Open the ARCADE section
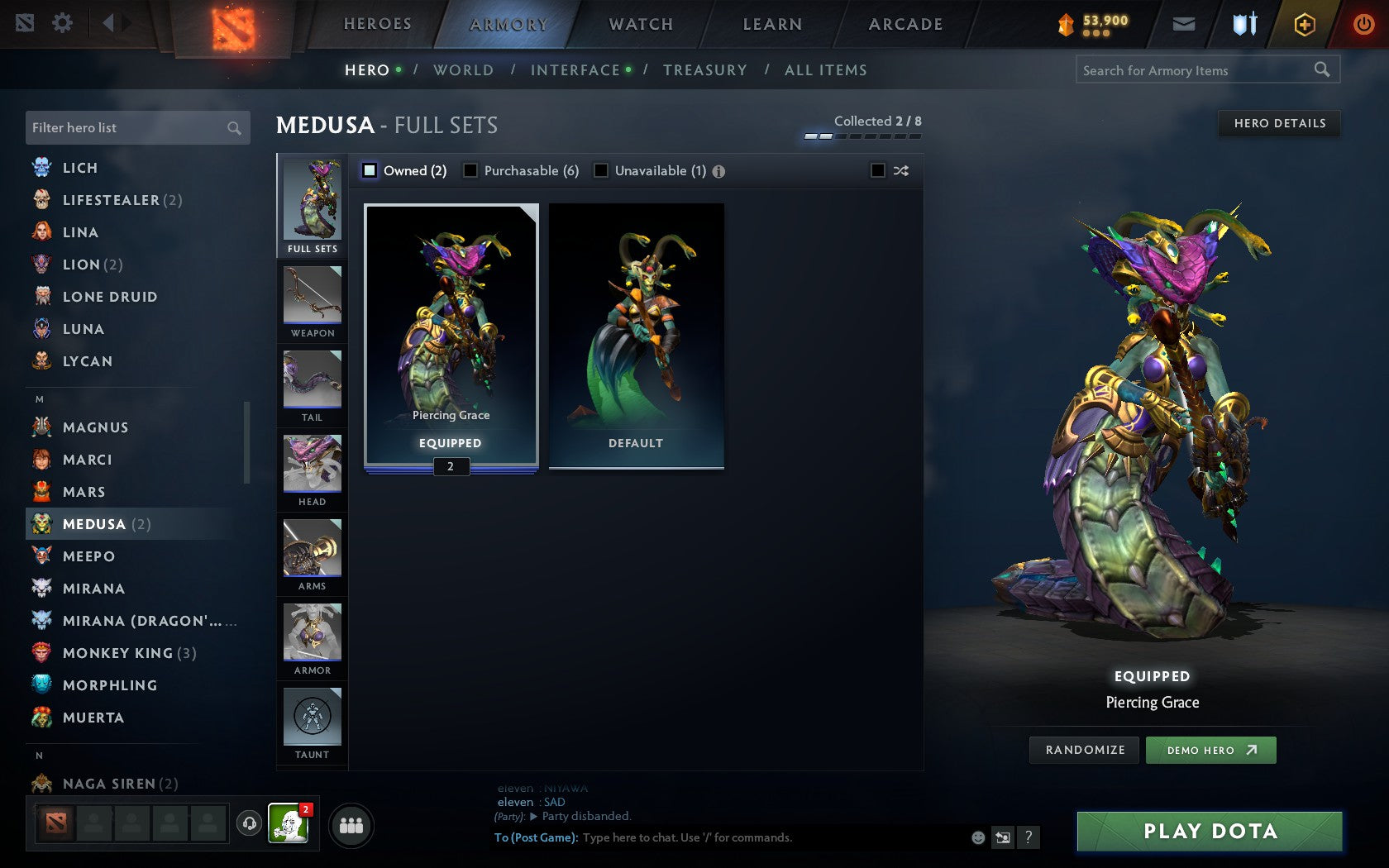The width and height of the screenshot is (1389, 868). click(903, 24)
